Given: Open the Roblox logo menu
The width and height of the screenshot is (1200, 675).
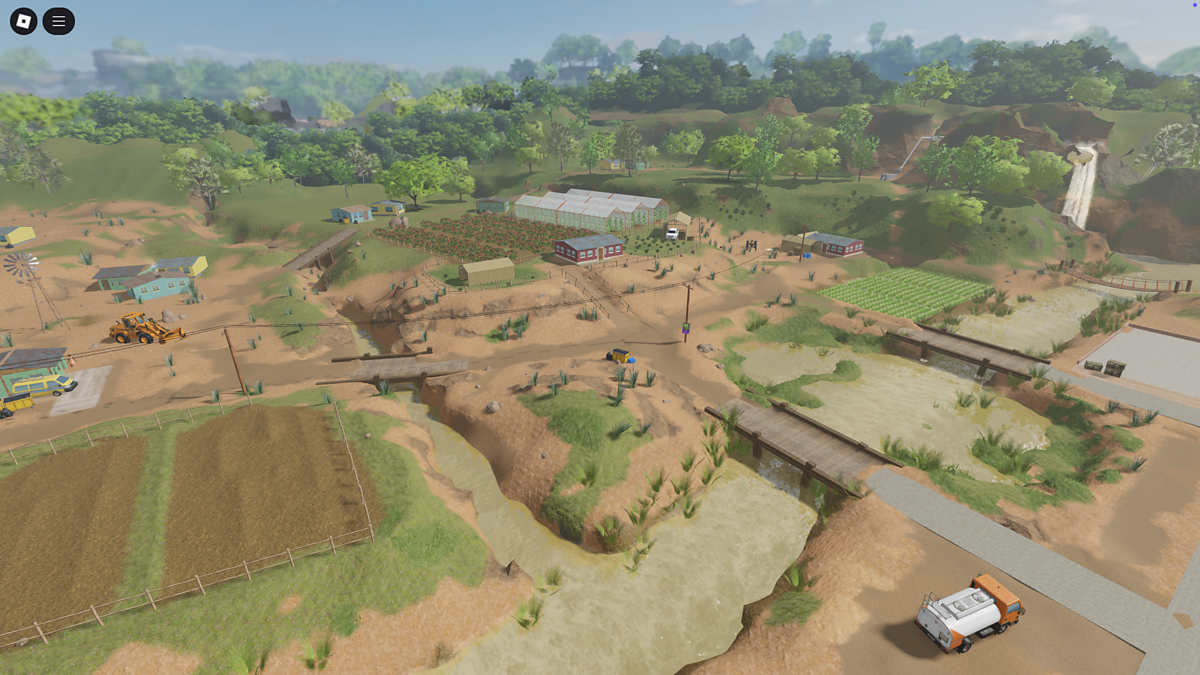Looking at the screenshot, I should point(24,20).
